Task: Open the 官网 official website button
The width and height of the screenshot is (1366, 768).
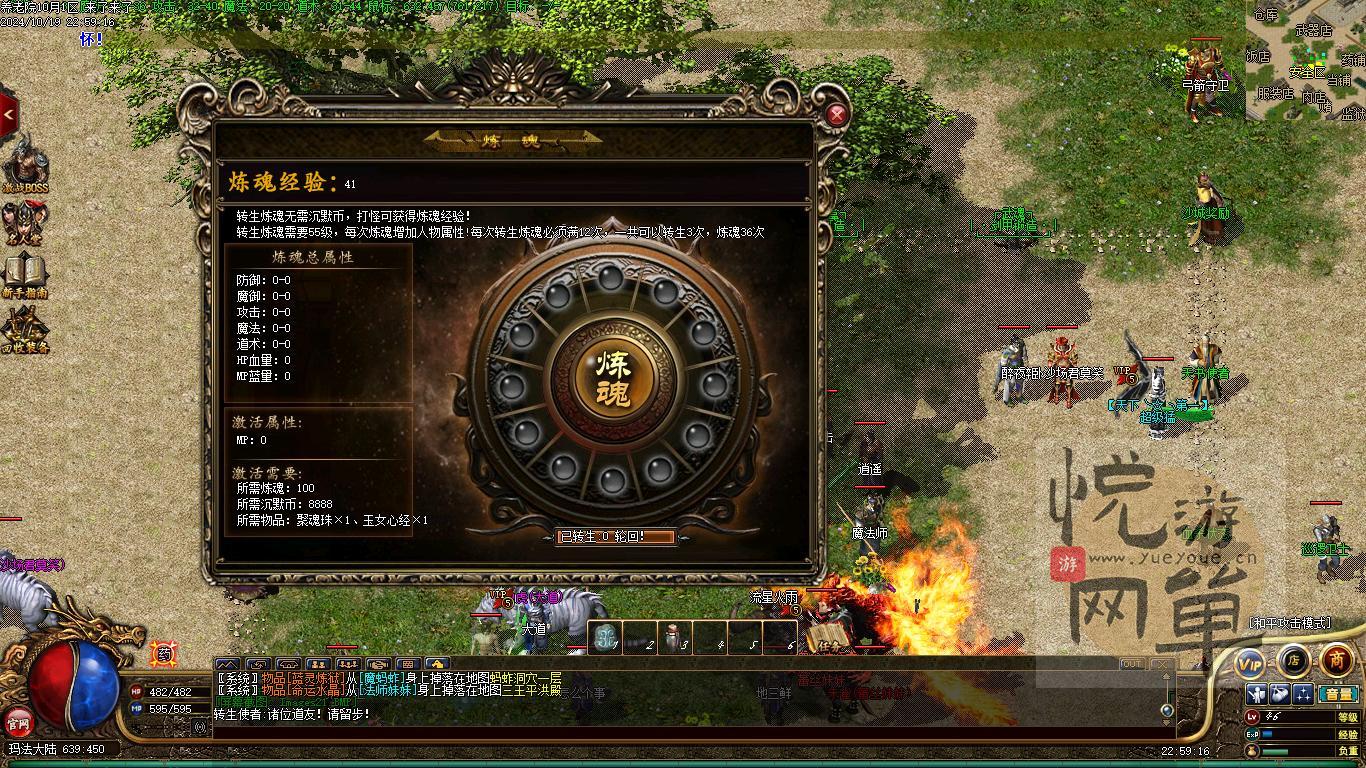Action: coord(18,721)
